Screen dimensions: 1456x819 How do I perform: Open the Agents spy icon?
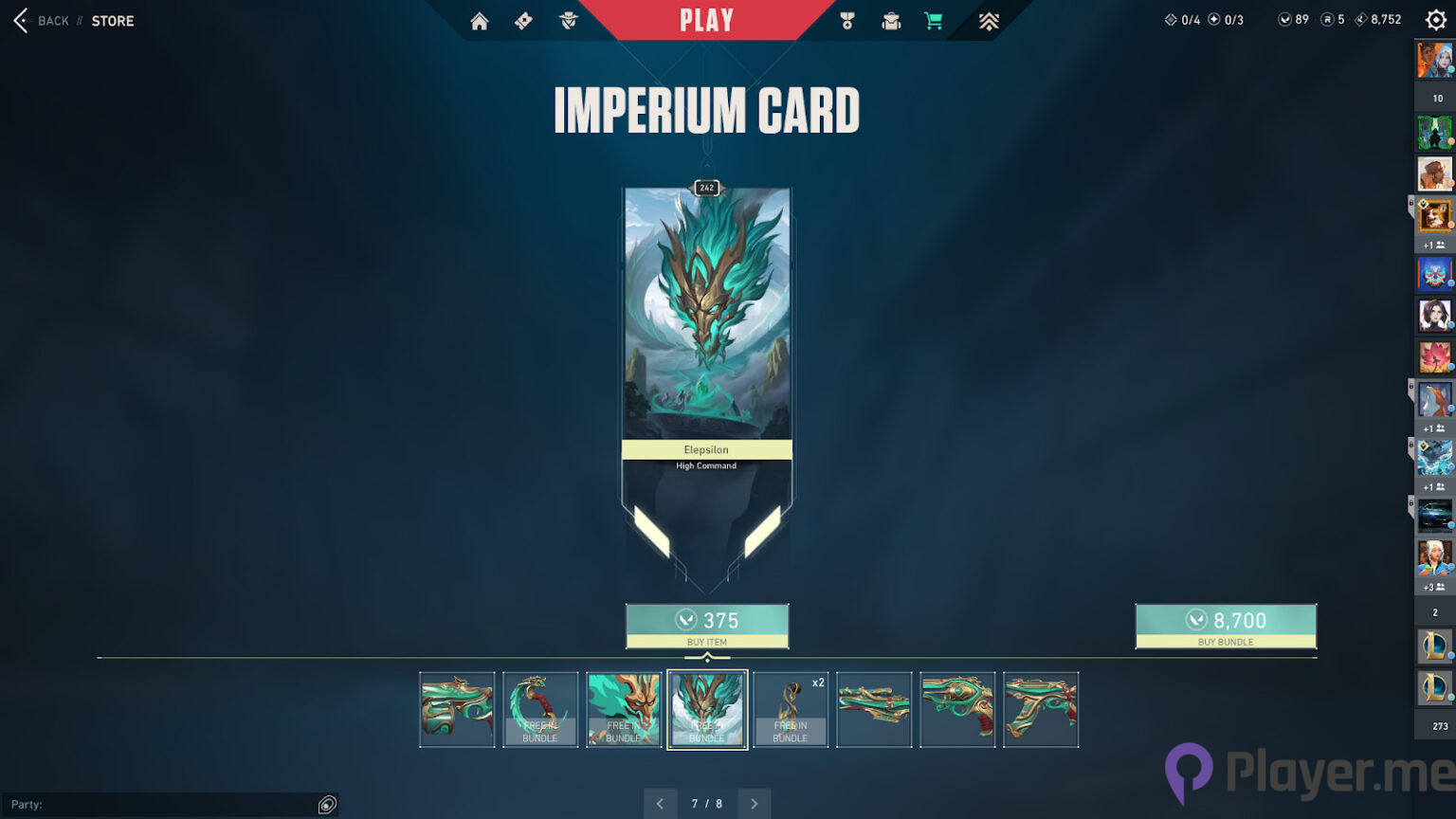(x=567, y=20)
